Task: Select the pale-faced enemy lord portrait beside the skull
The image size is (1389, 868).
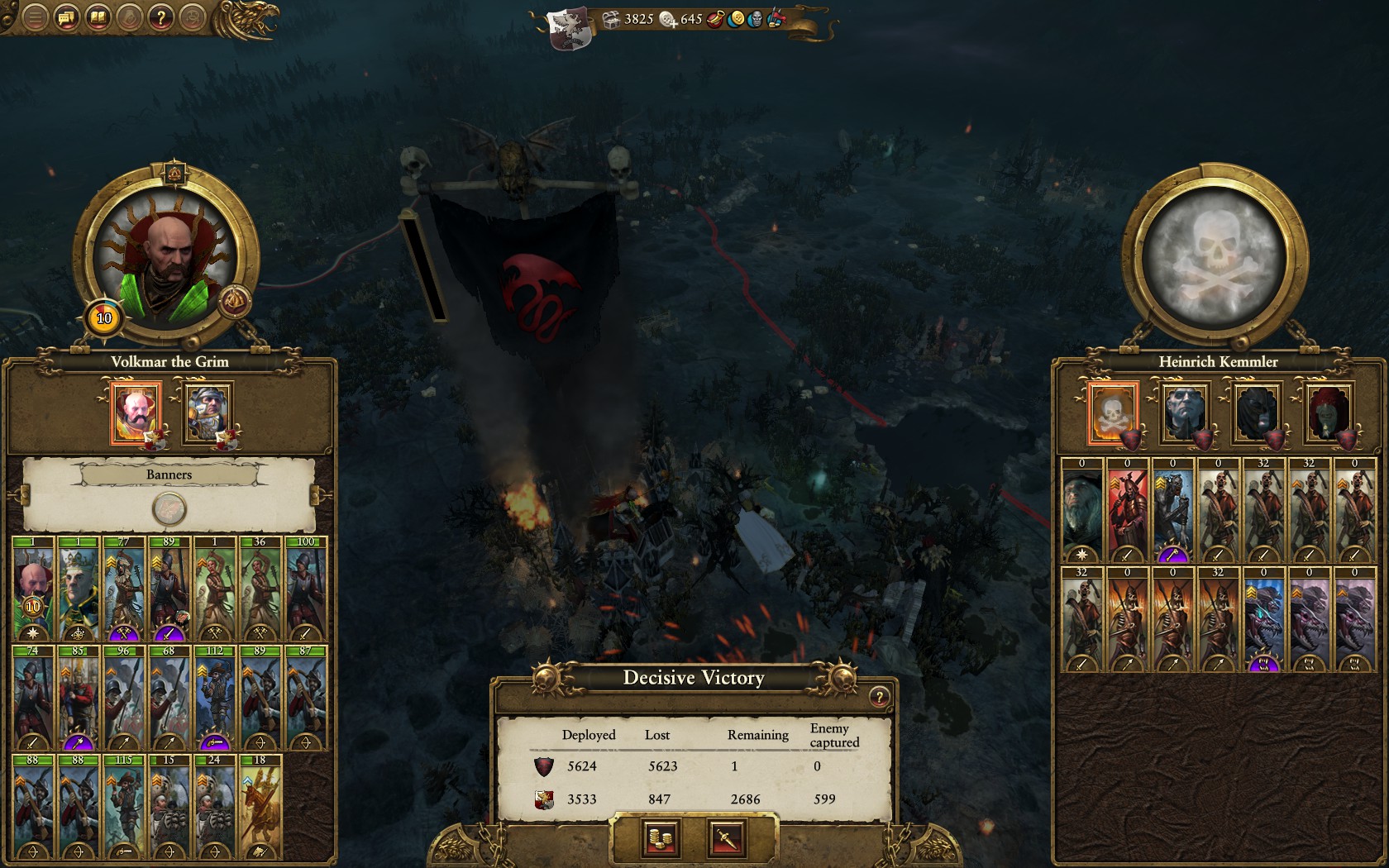Action: click(1185, 413)
